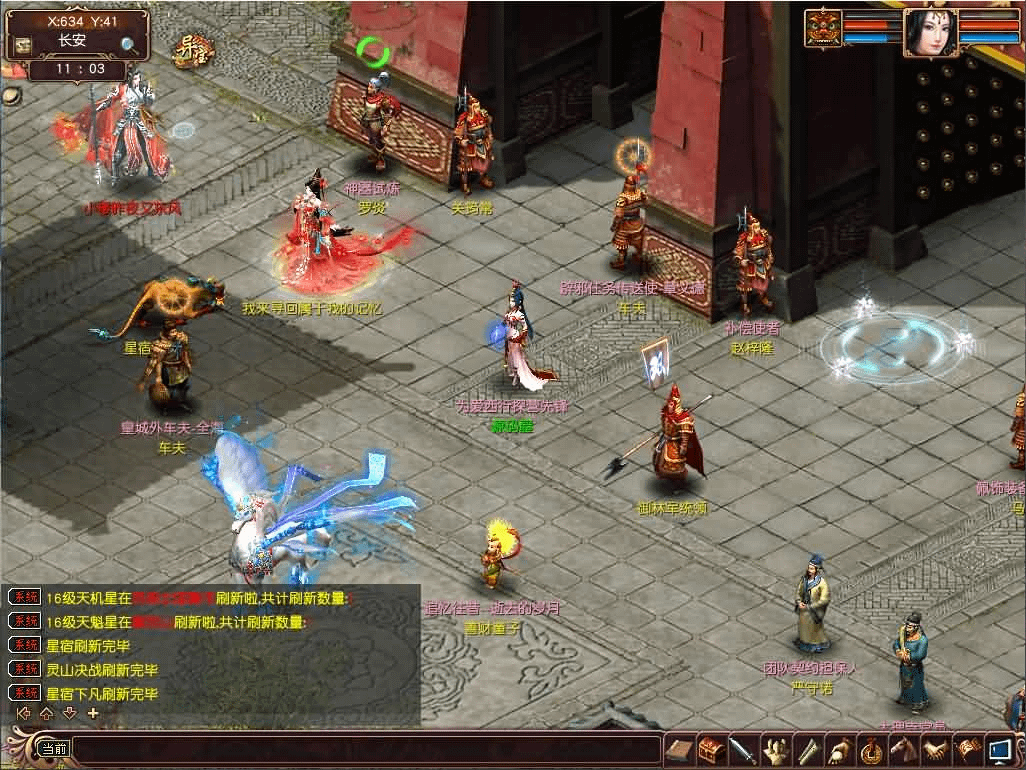Select the player character portrait
This screenshot has width=1026, height=770.
point(929,34)
